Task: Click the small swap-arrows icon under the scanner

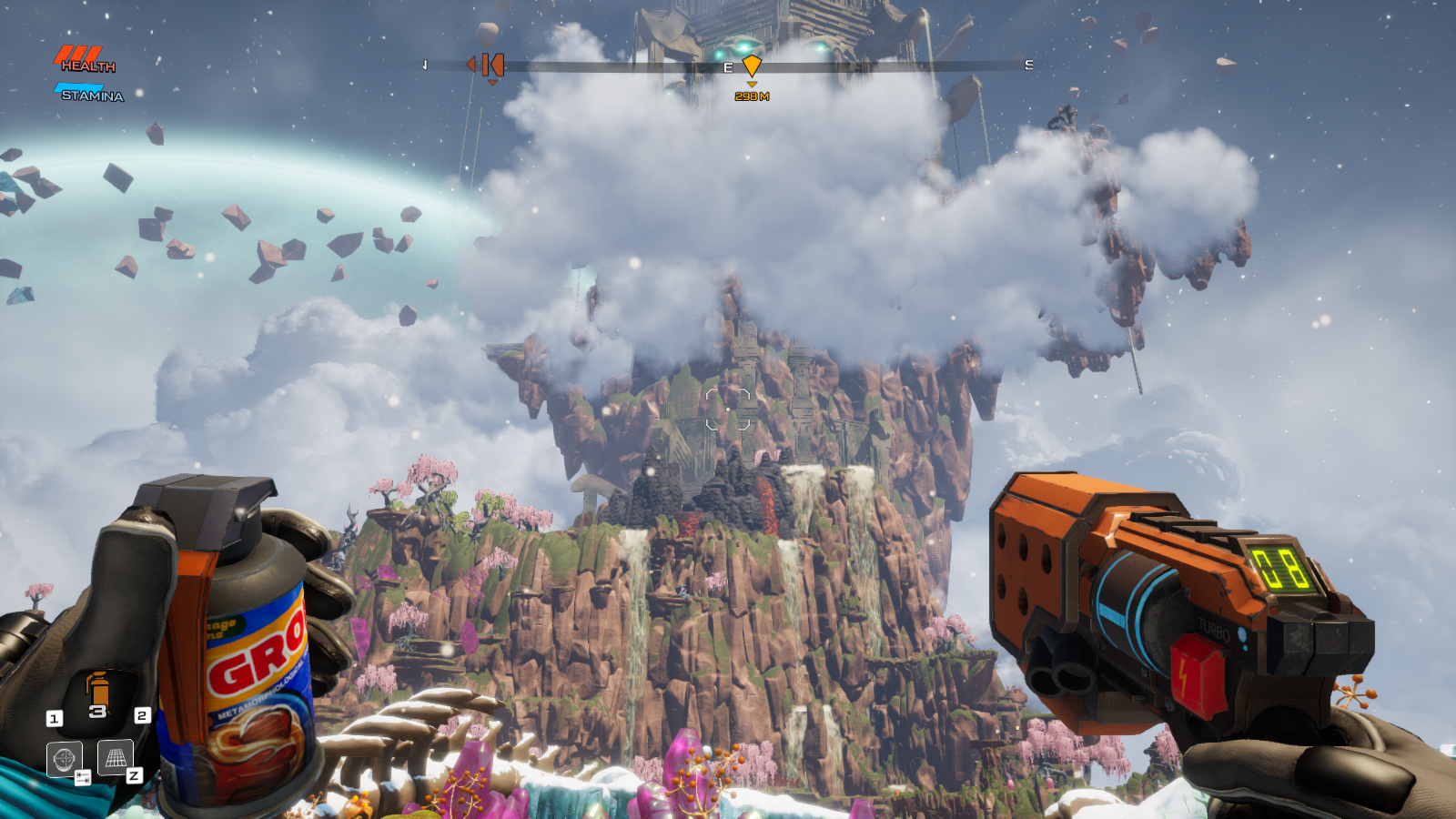Action: (83, 777)
